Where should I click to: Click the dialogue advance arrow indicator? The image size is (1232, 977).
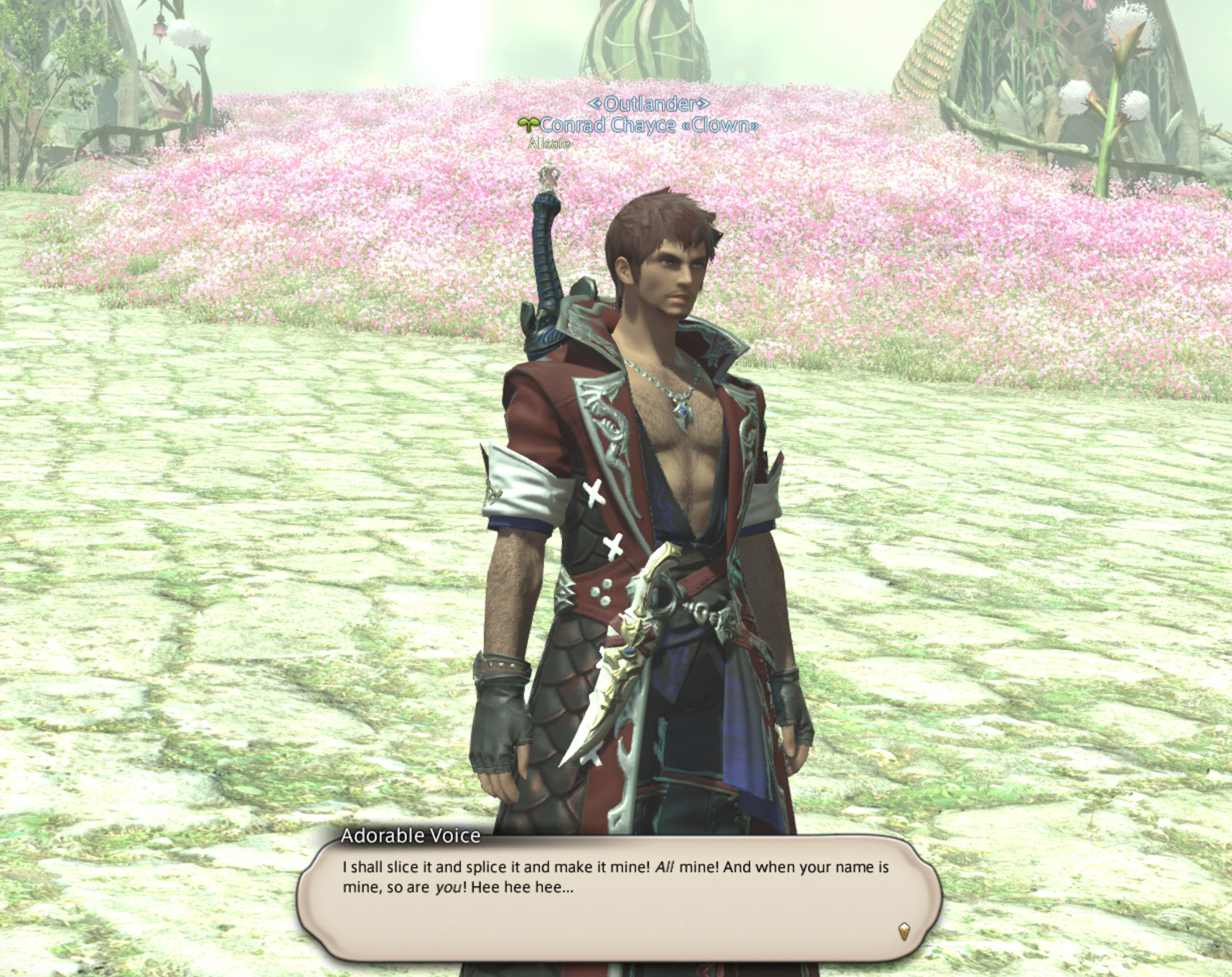(904, 931)
